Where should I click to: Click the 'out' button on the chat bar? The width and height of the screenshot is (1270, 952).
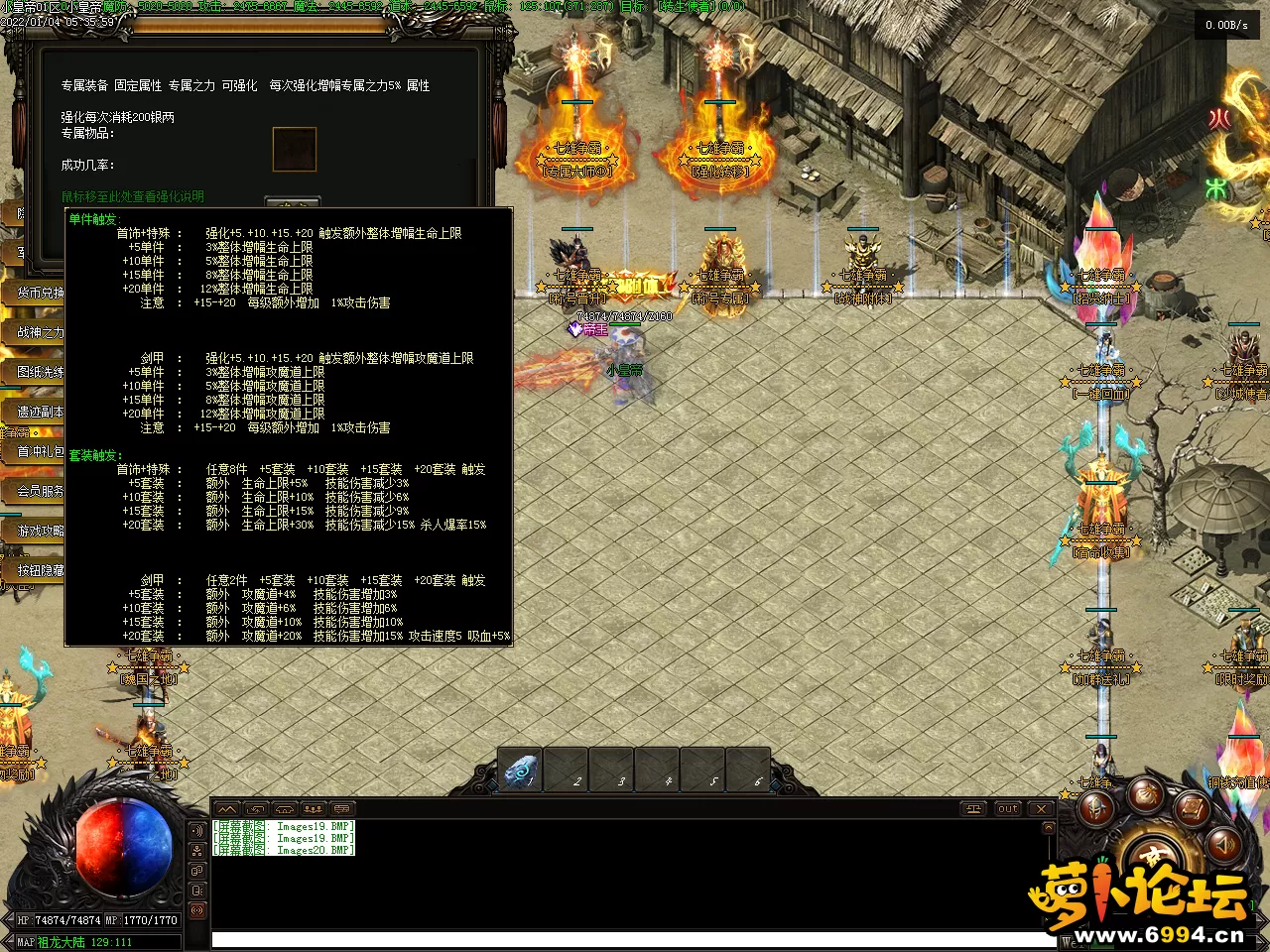[1008, 809]
